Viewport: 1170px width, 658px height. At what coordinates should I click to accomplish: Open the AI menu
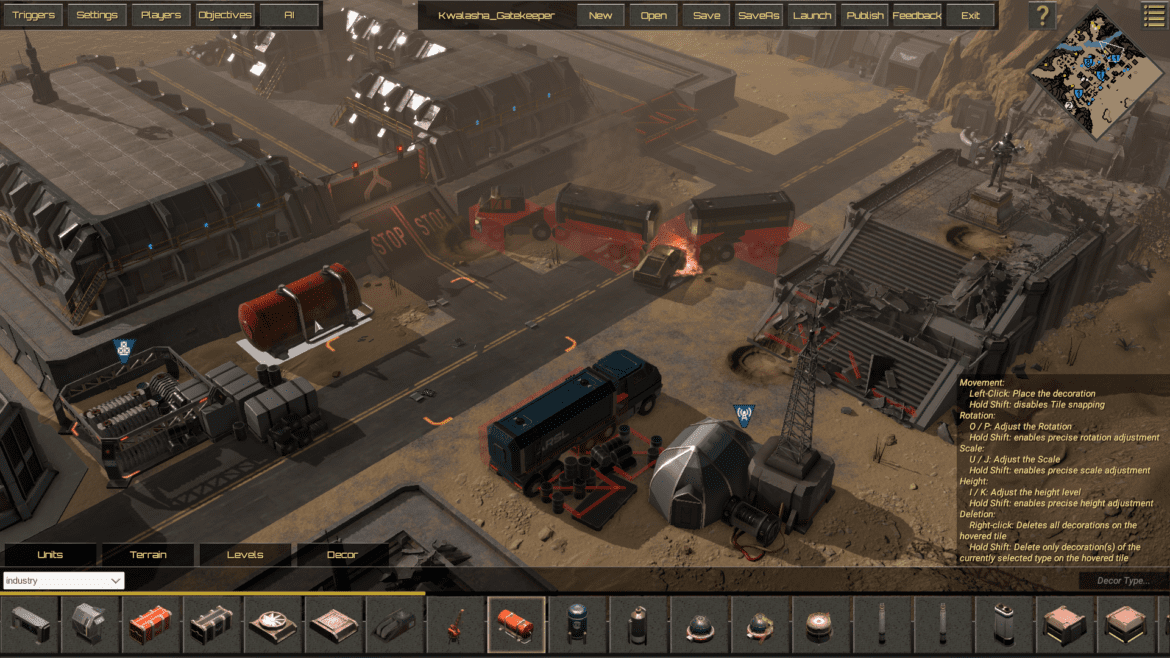click(289, 15)
